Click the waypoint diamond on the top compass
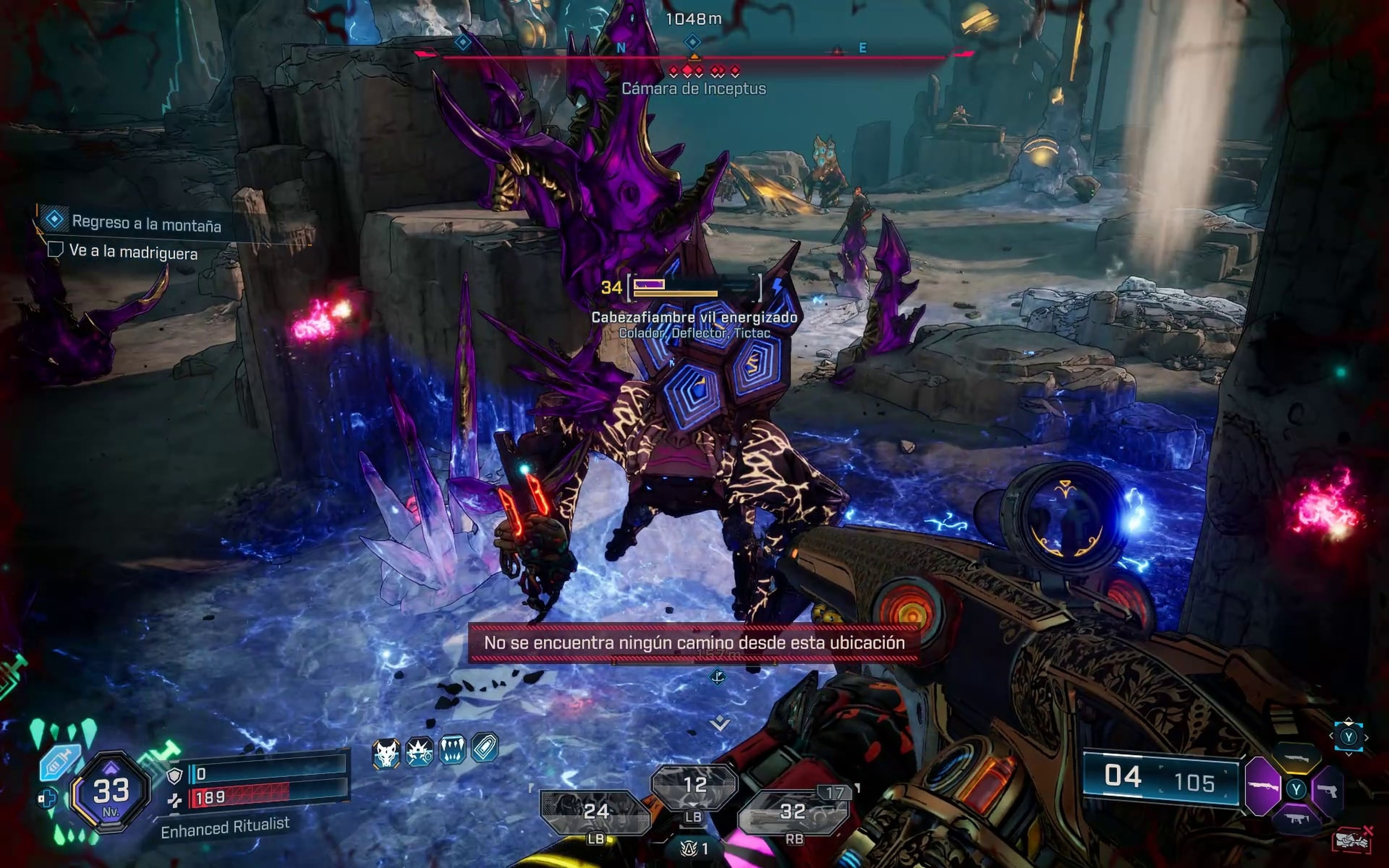 click(x=693, y=41)
